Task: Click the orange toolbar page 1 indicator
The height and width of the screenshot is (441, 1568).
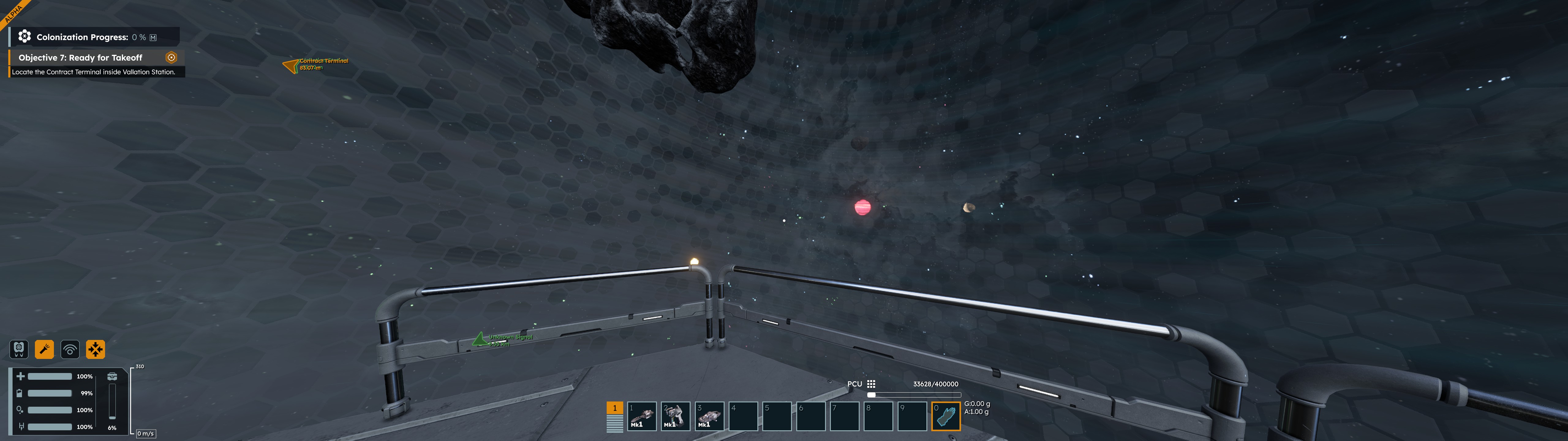Action: pyautogui.click(x=614, y=408)
